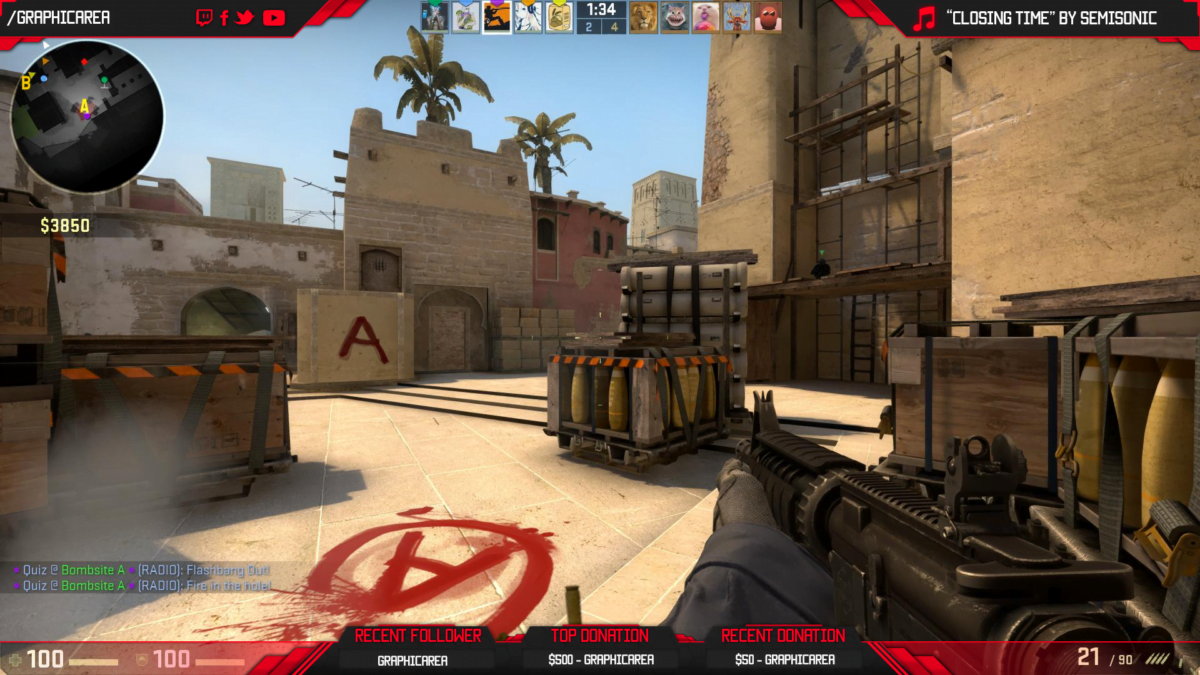Select the grinning cat player avatar
Viewport: 1200px width, 675px height.
[675, 17]
